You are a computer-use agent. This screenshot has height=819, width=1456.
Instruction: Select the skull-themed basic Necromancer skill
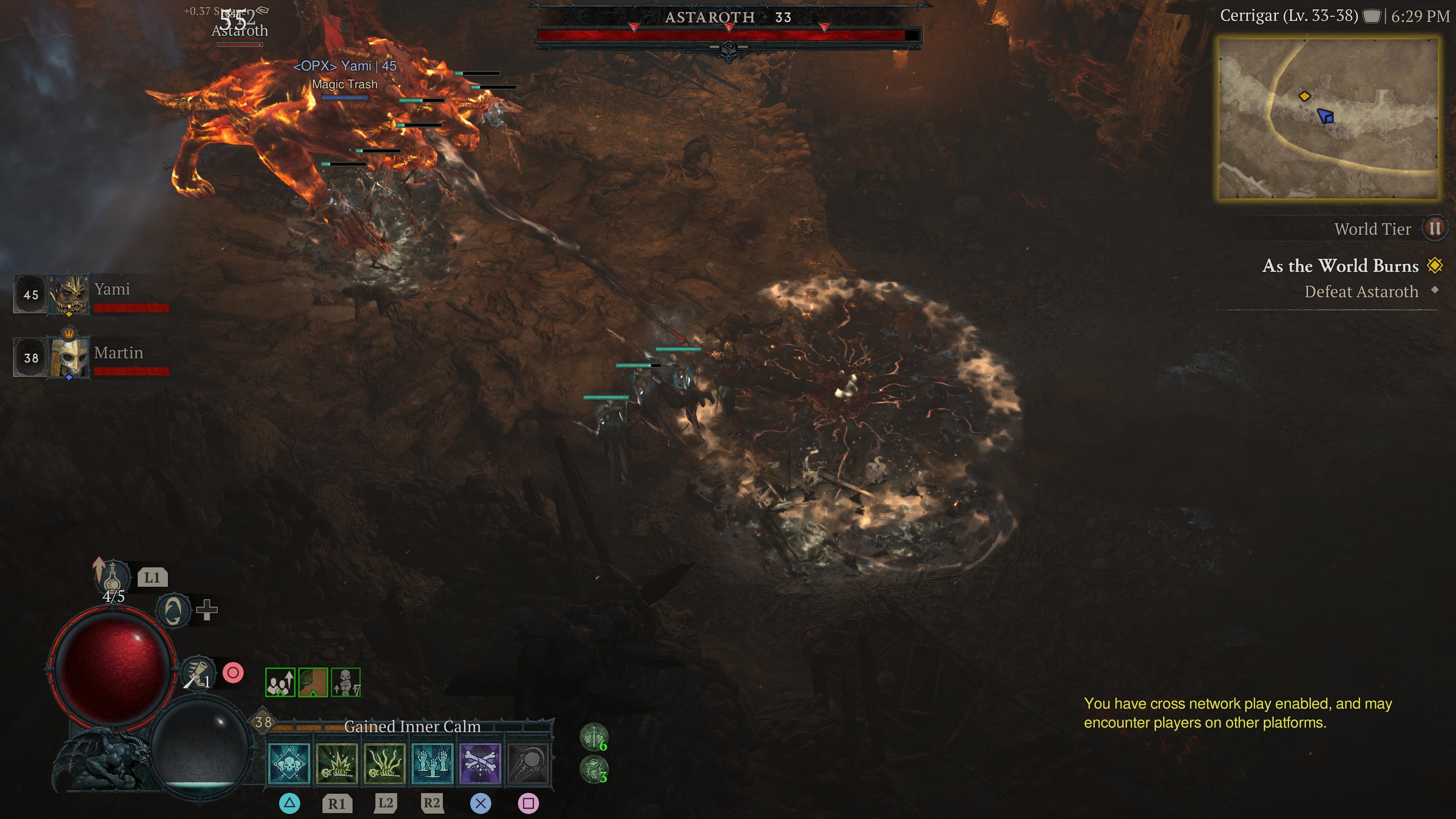tap(288, 764)
